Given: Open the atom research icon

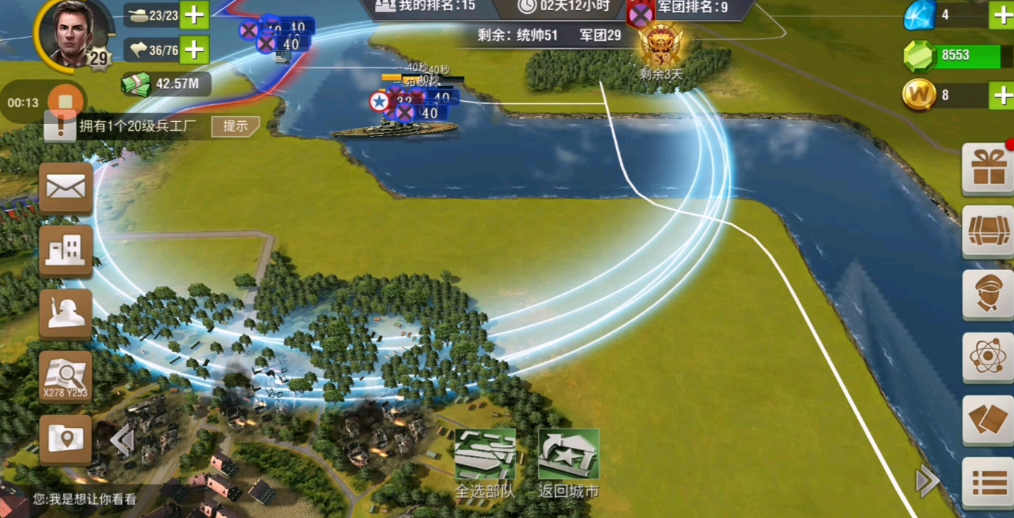Looking at the screenshot, I should [x=988, y=357].
